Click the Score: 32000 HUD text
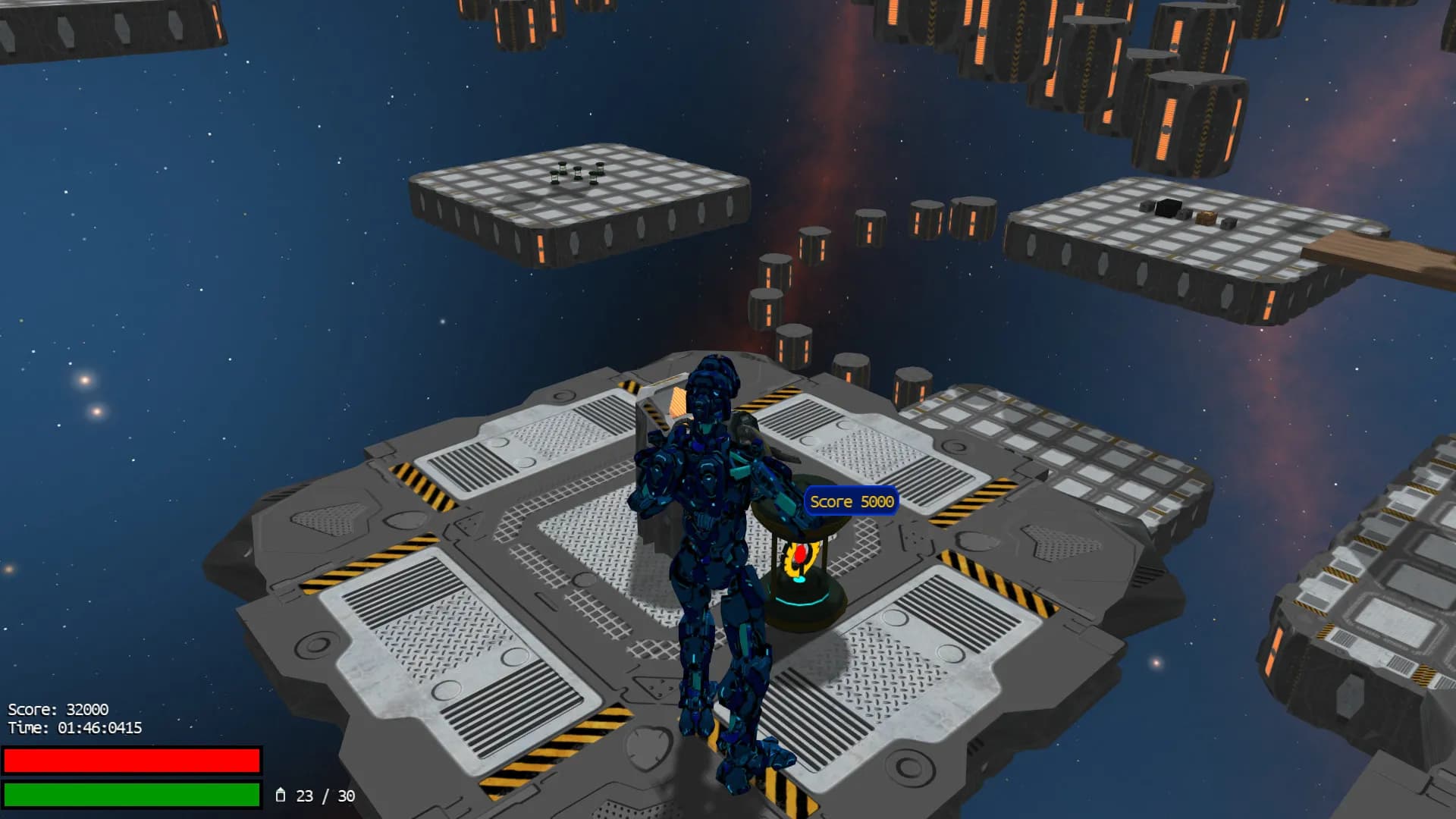The image size is (1456, 819). pyautogui.click(x=57, y=711)
